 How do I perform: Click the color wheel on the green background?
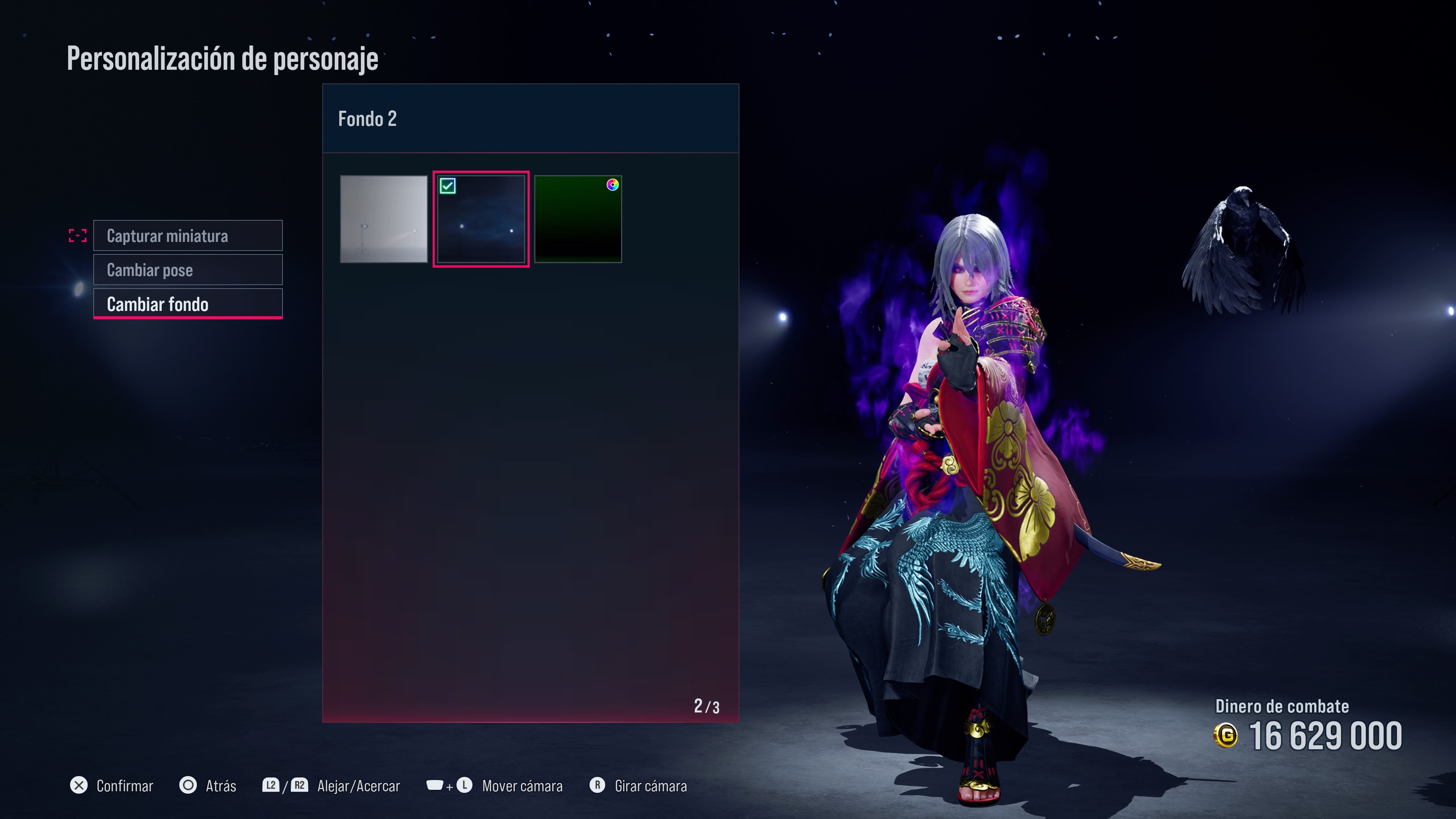[613, 185]
